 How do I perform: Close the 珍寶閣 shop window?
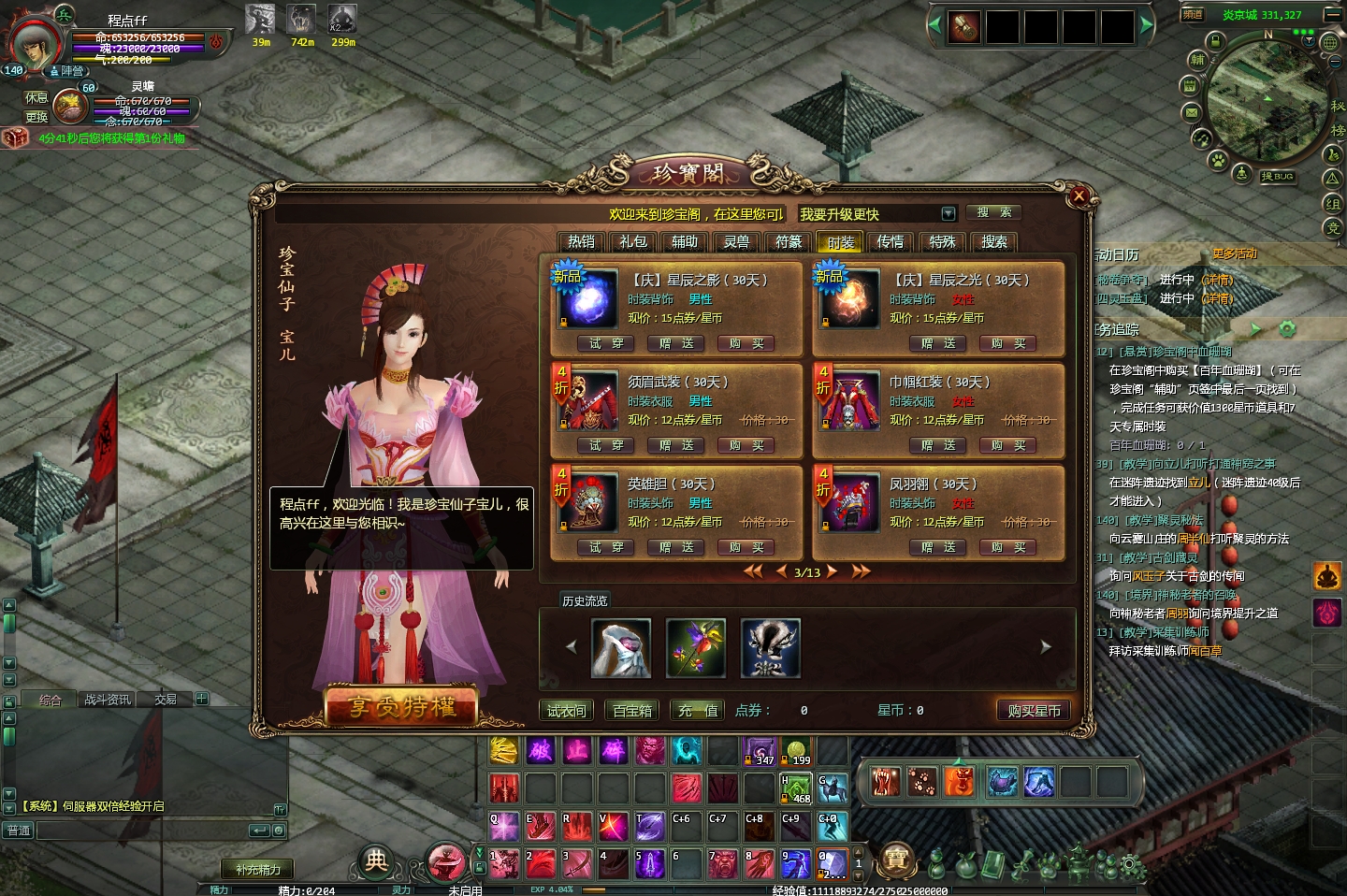[x=1079, y=195]
